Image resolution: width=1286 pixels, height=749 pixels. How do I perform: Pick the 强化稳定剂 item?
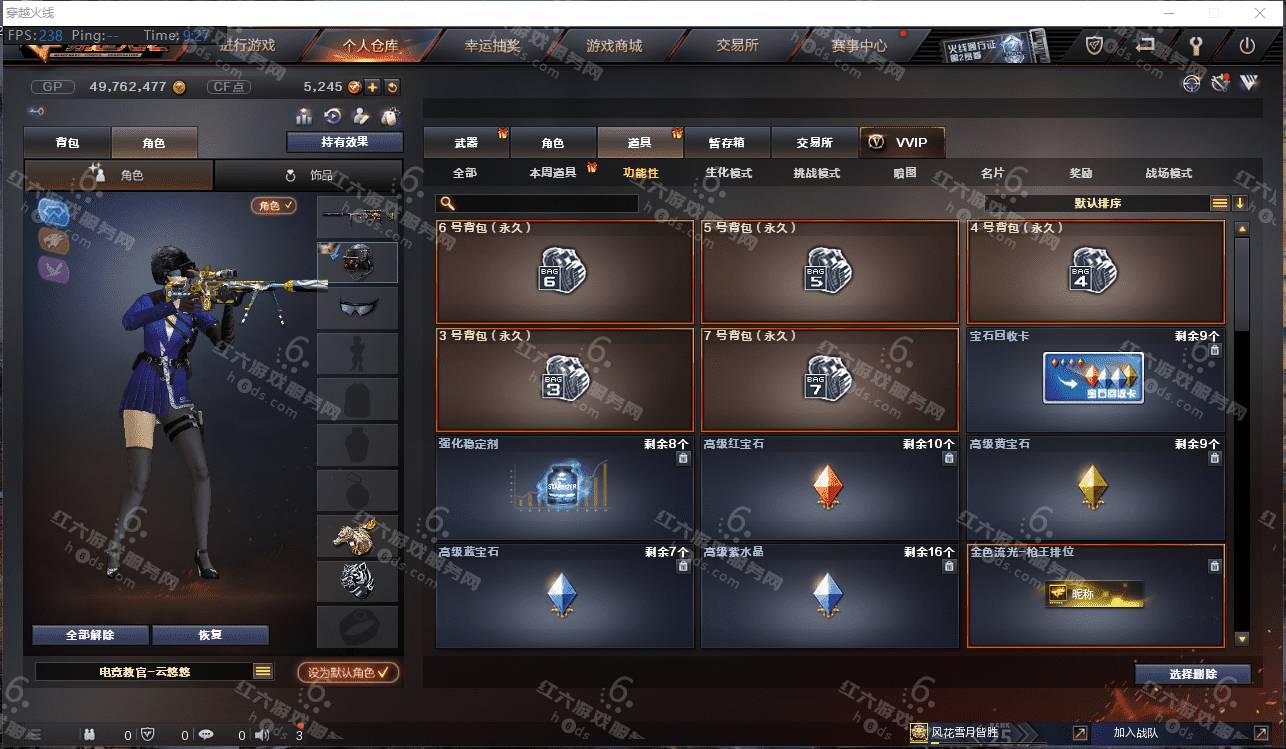[564, 487]
